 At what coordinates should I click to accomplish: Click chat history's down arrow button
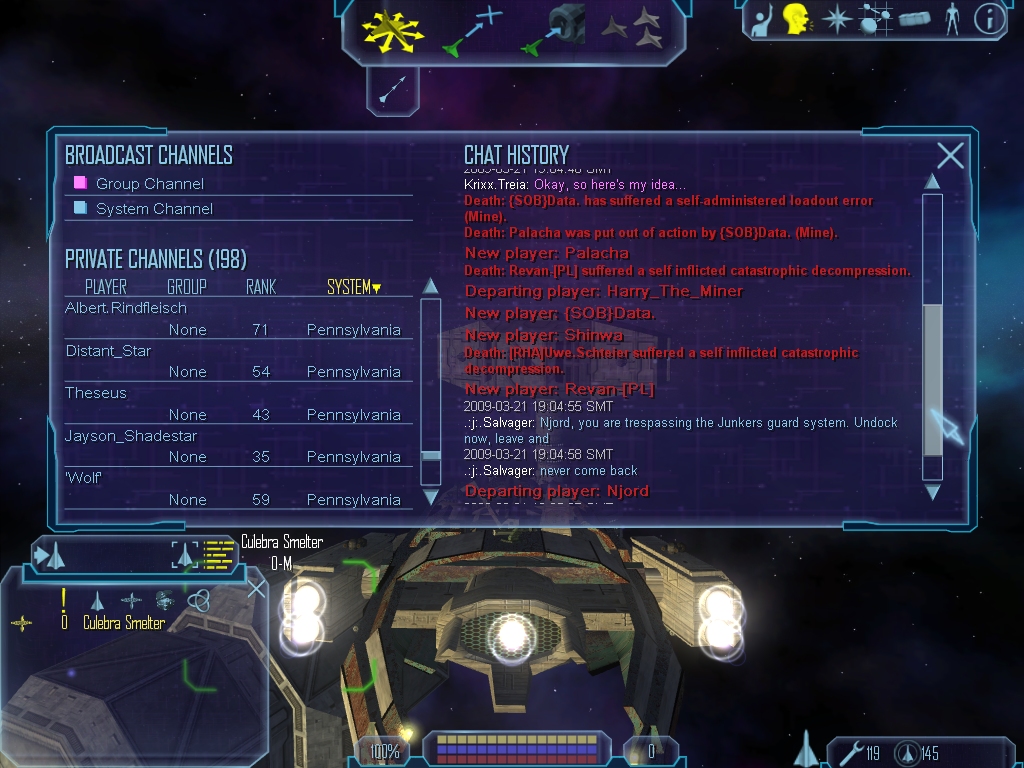tap(932, 492)
